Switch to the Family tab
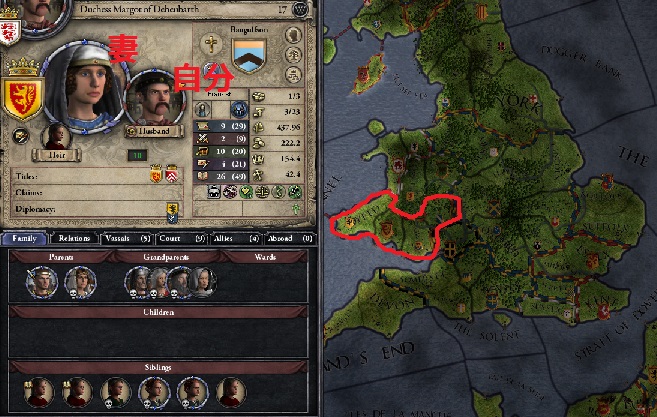The image size is (657, 417). coord(25,238)
